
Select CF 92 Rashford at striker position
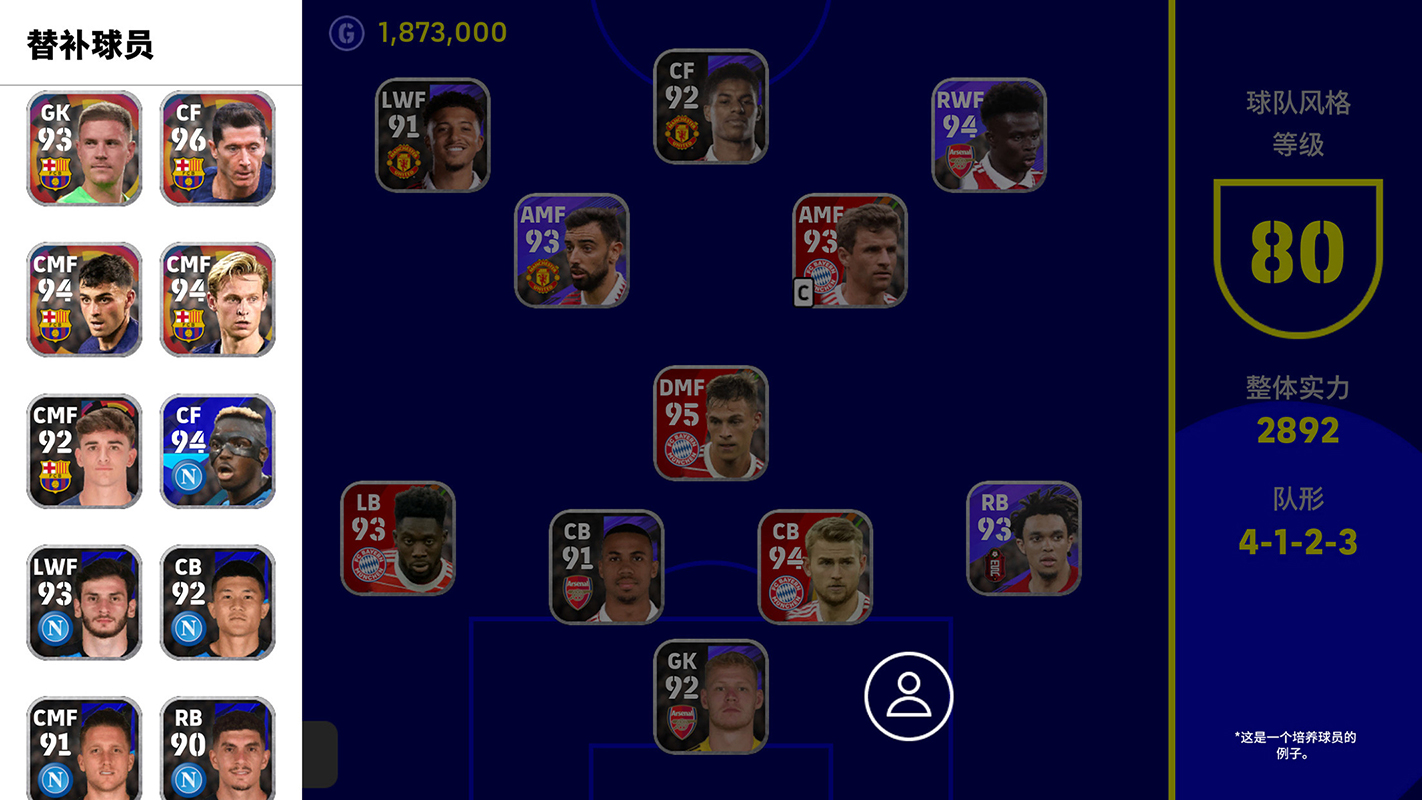point(710,105)
